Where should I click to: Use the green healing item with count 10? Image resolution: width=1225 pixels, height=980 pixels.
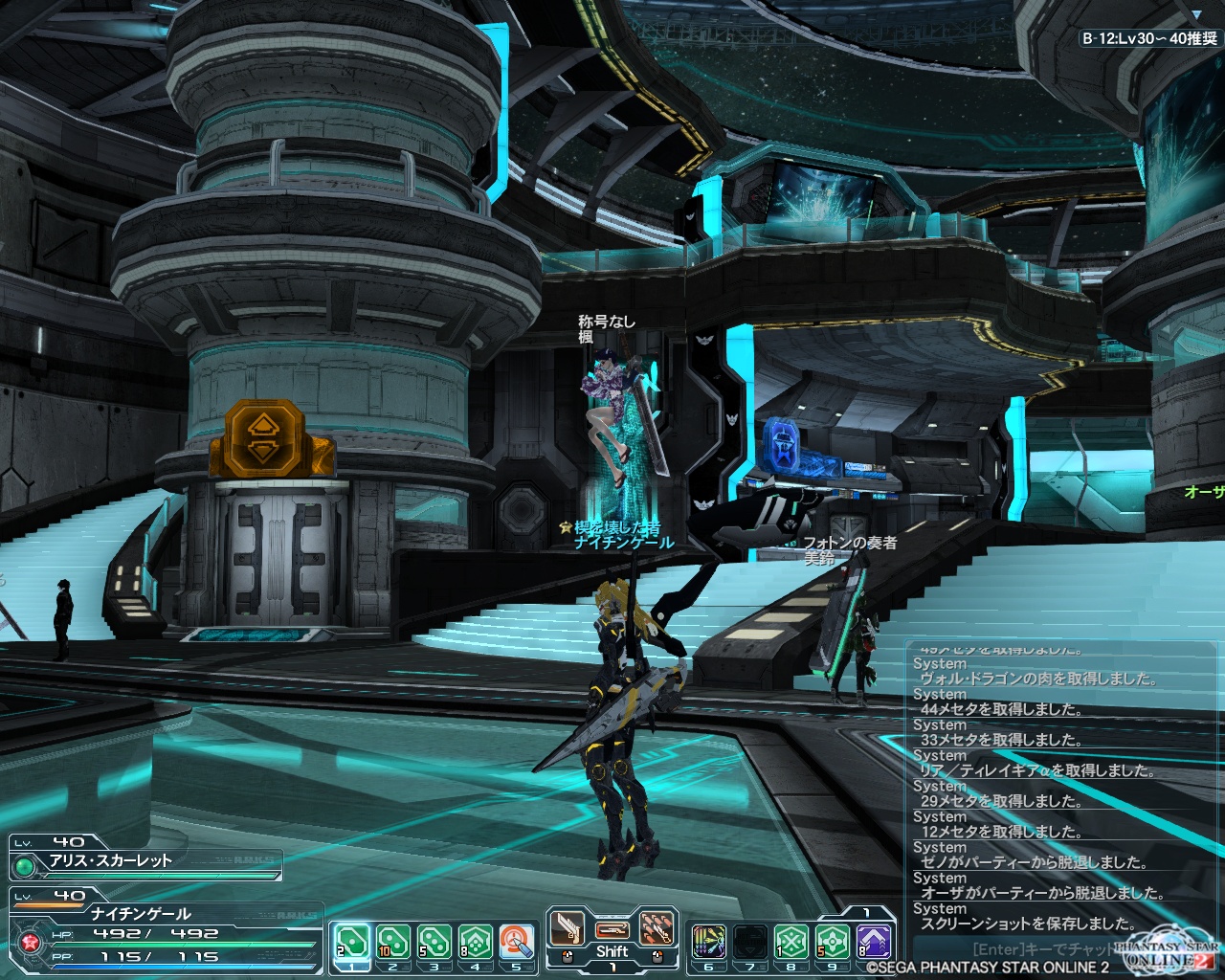click(392, 943)
